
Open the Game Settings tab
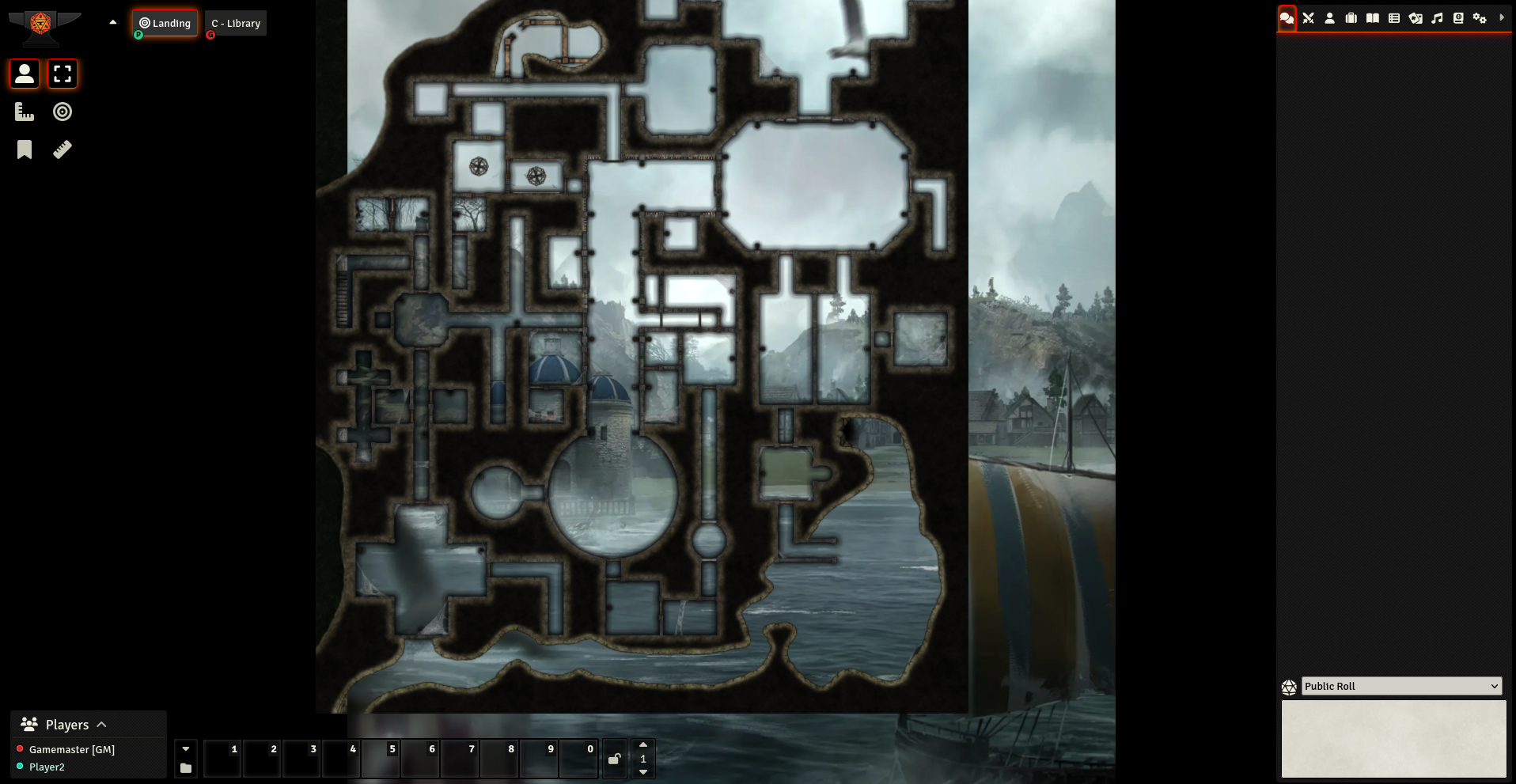tap(1480, 17)
